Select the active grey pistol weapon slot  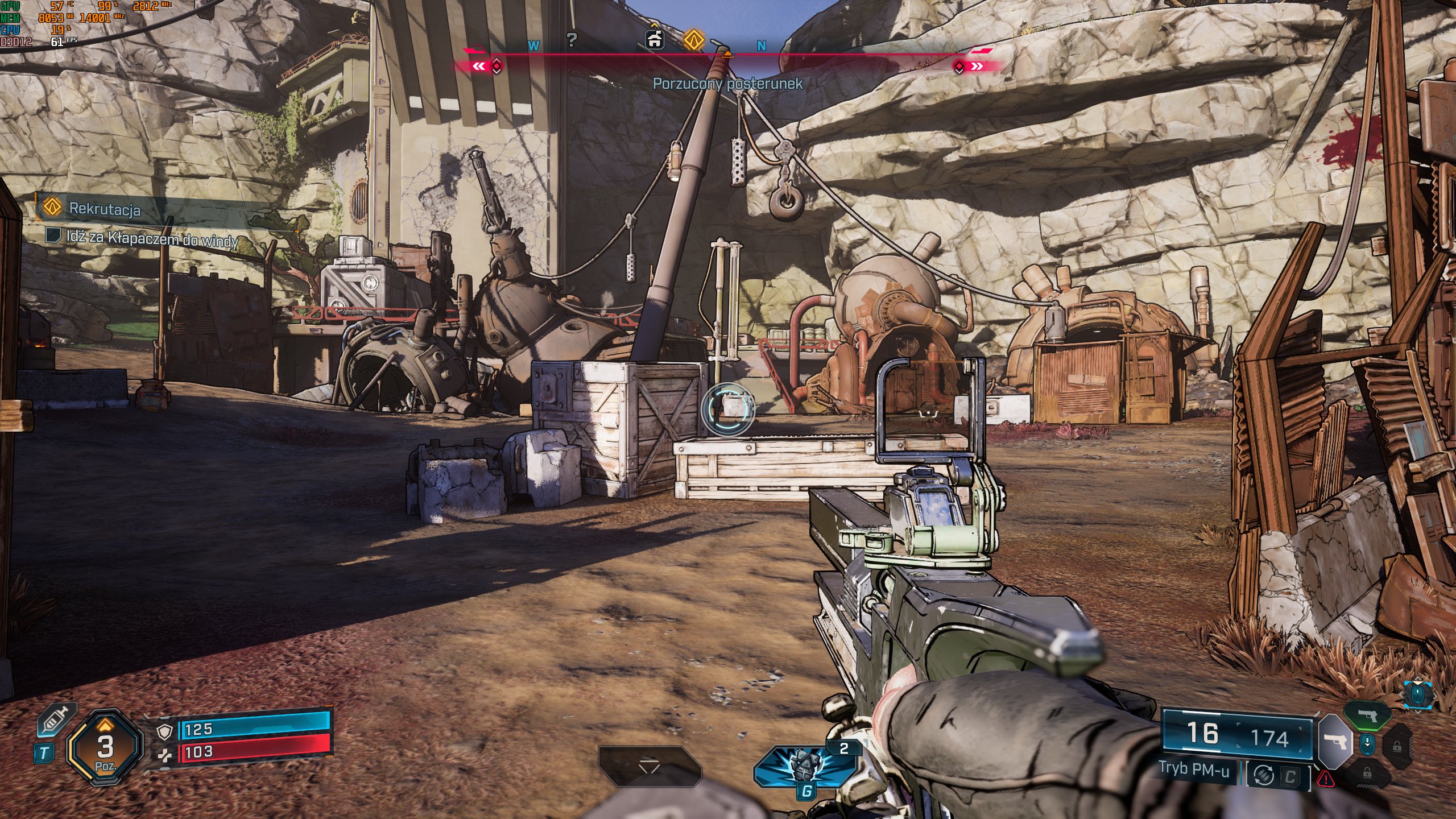[x=1334, y=742]
